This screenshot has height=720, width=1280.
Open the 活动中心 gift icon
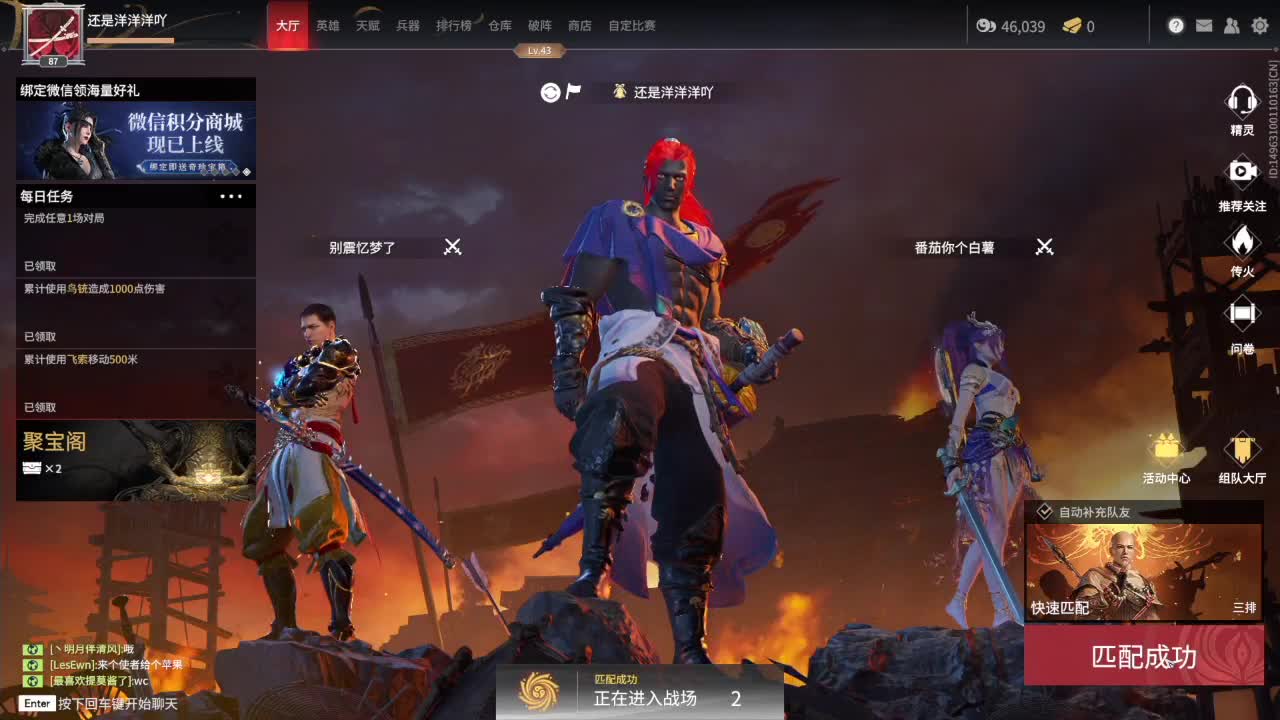click(x=1168, y=449)
